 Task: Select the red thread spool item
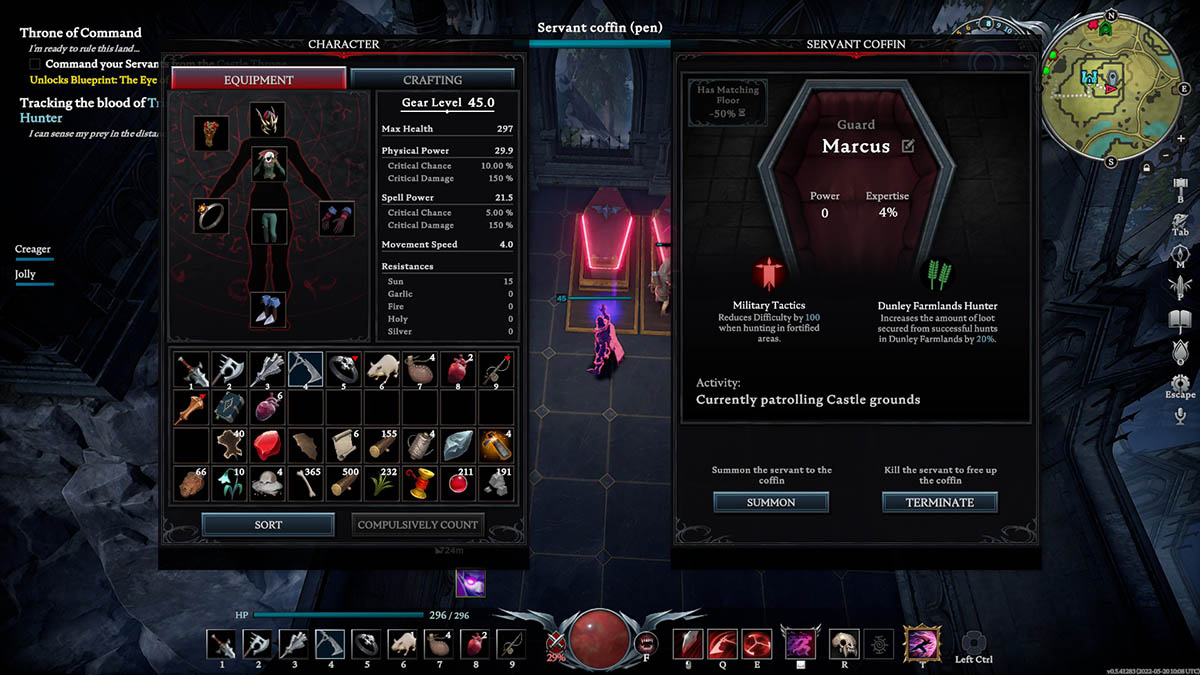[x=419, y=483]
